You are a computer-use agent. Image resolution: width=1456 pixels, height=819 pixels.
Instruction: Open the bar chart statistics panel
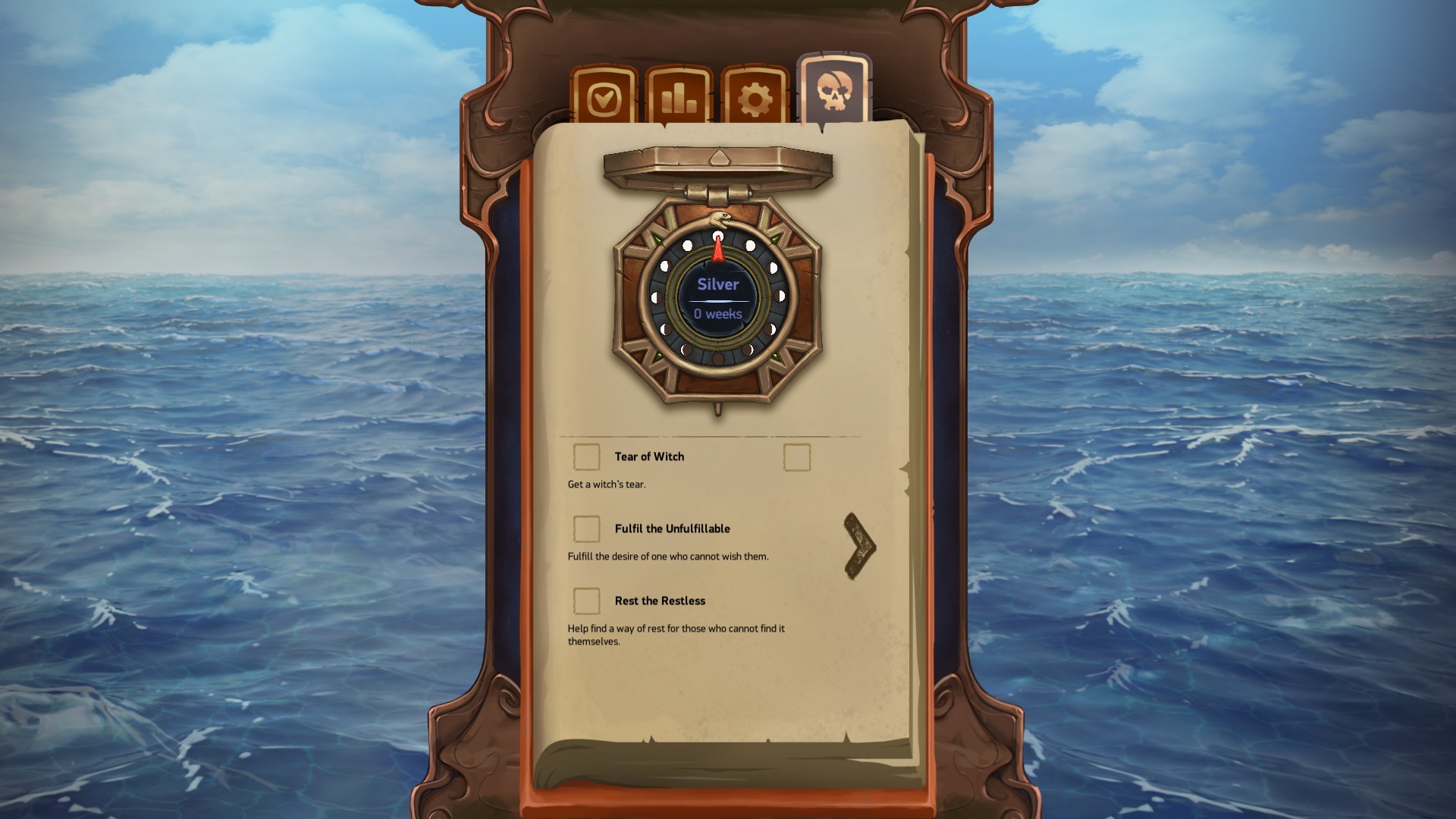coord(679,97)
